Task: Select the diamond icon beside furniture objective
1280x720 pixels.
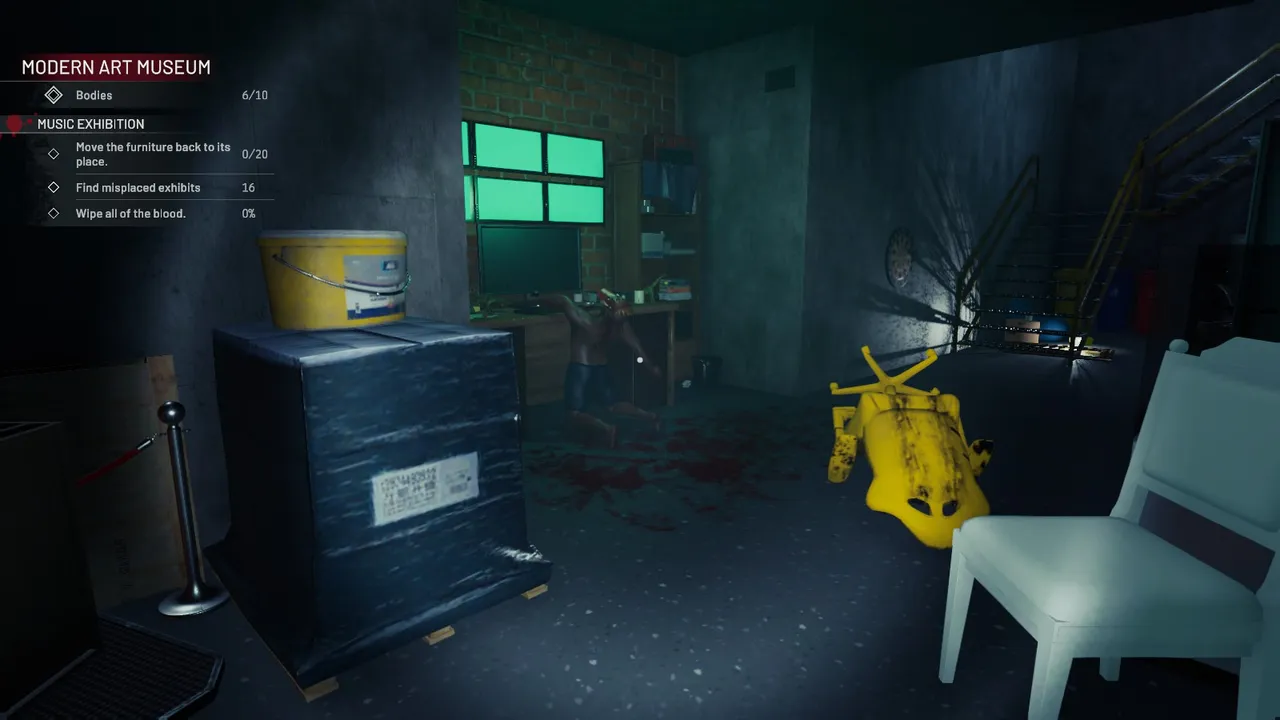Action: click(x=53, y=154)
